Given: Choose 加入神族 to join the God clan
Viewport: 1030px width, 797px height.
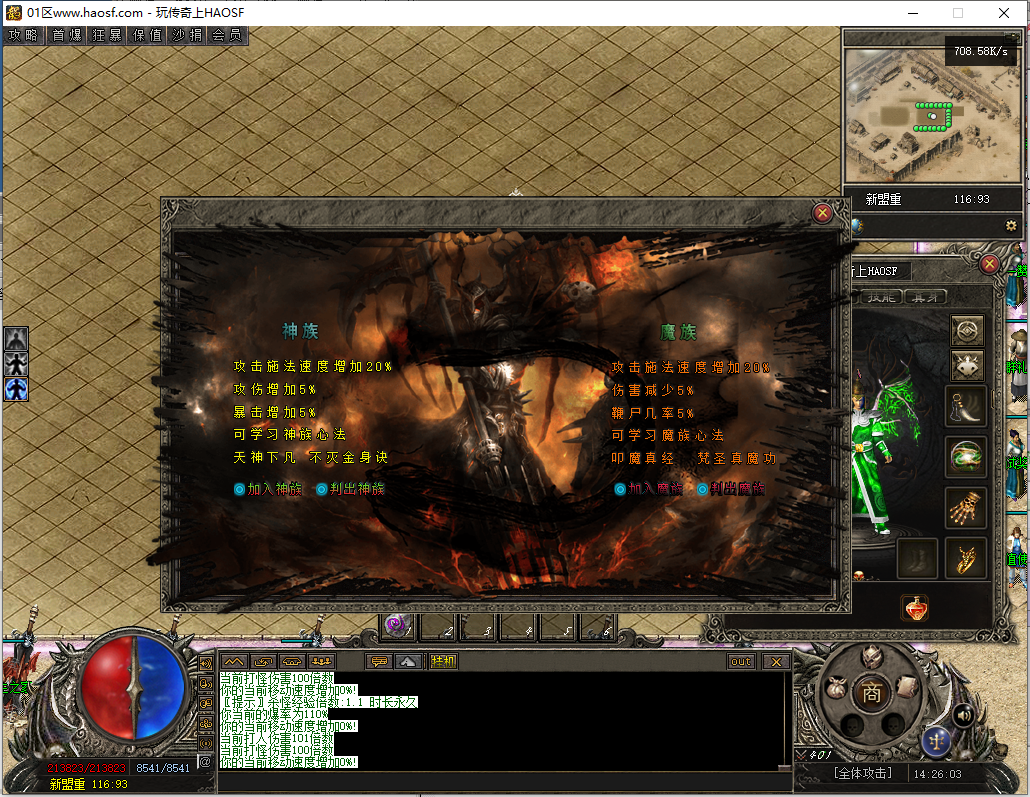Looking at the screenshot, I should [x=267, y=489].
